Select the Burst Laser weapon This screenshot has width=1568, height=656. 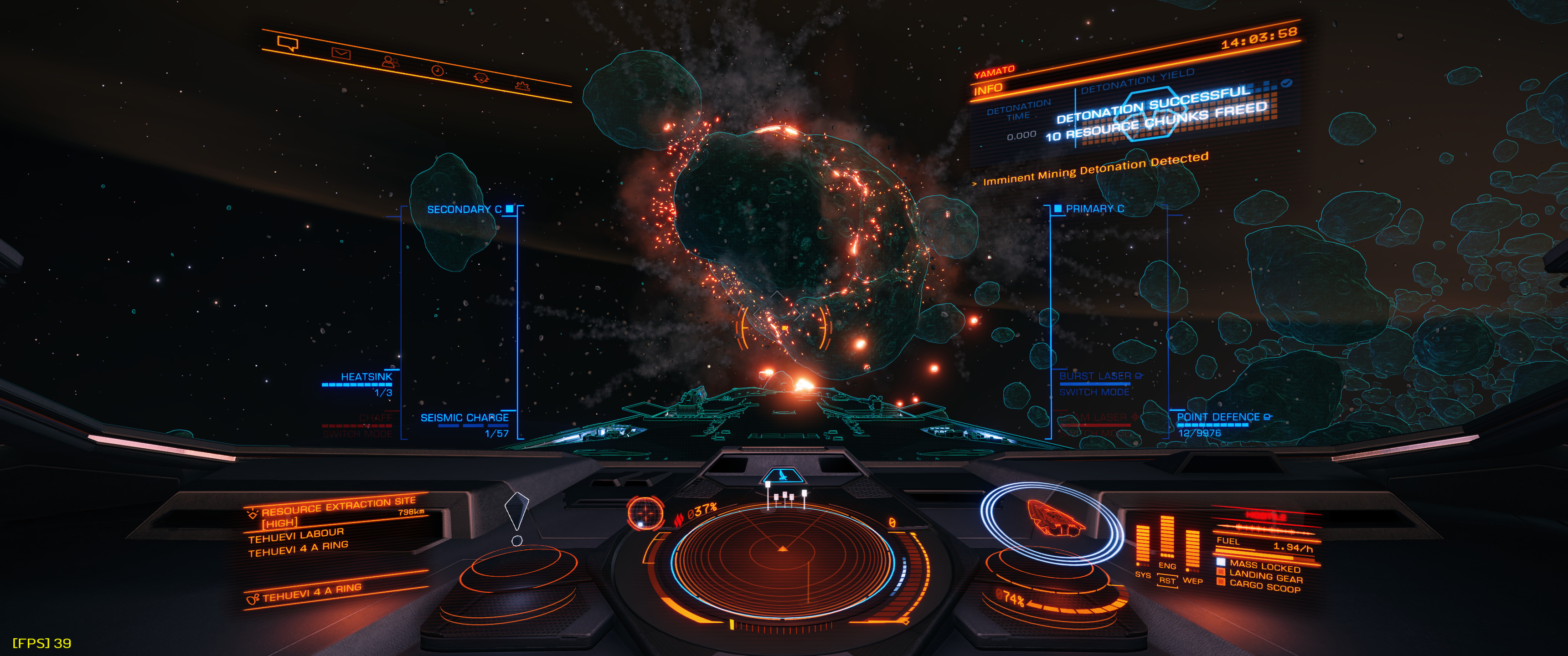(x=1095, y=377)
